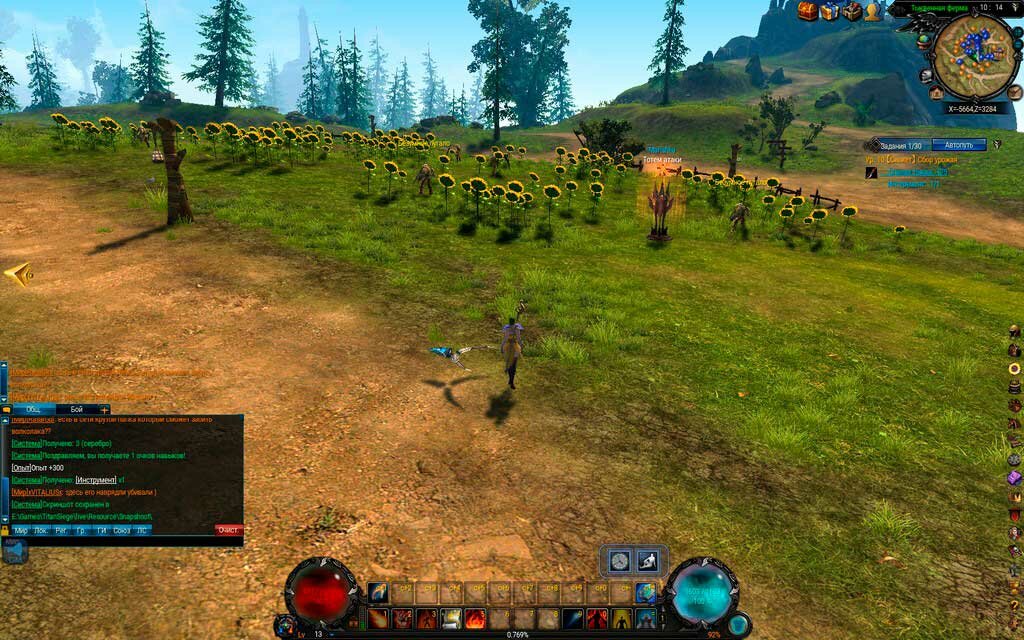Image resolution: width=1024 pixels, height=640 pixels.
Task: Click the blue Автопуть auto-path button
Action: pyautogui.click(x=958, y=145)
